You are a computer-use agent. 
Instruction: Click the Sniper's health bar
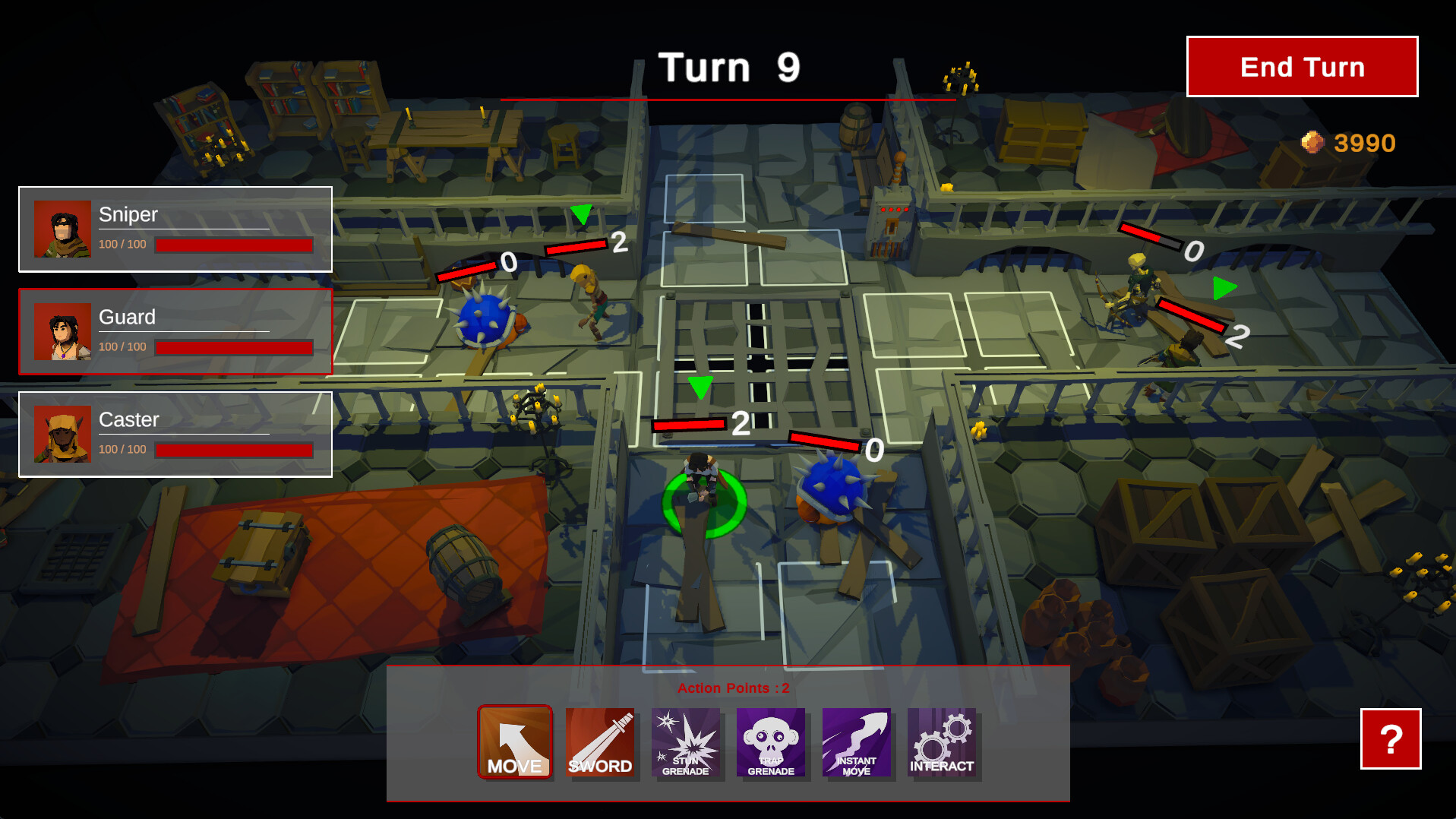pos(233,245)
